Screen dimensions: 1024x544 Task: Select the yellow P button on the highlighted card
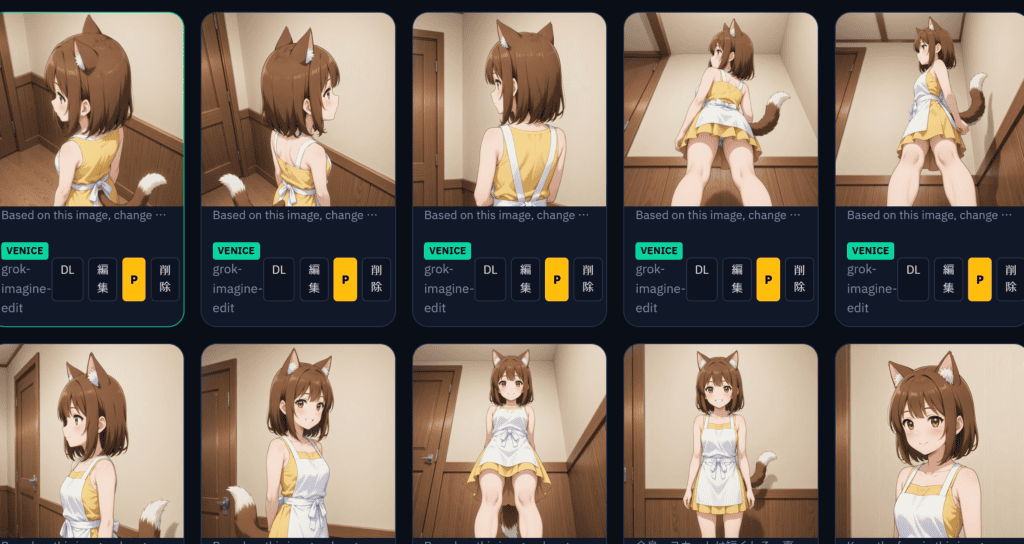tap(134, 279)
